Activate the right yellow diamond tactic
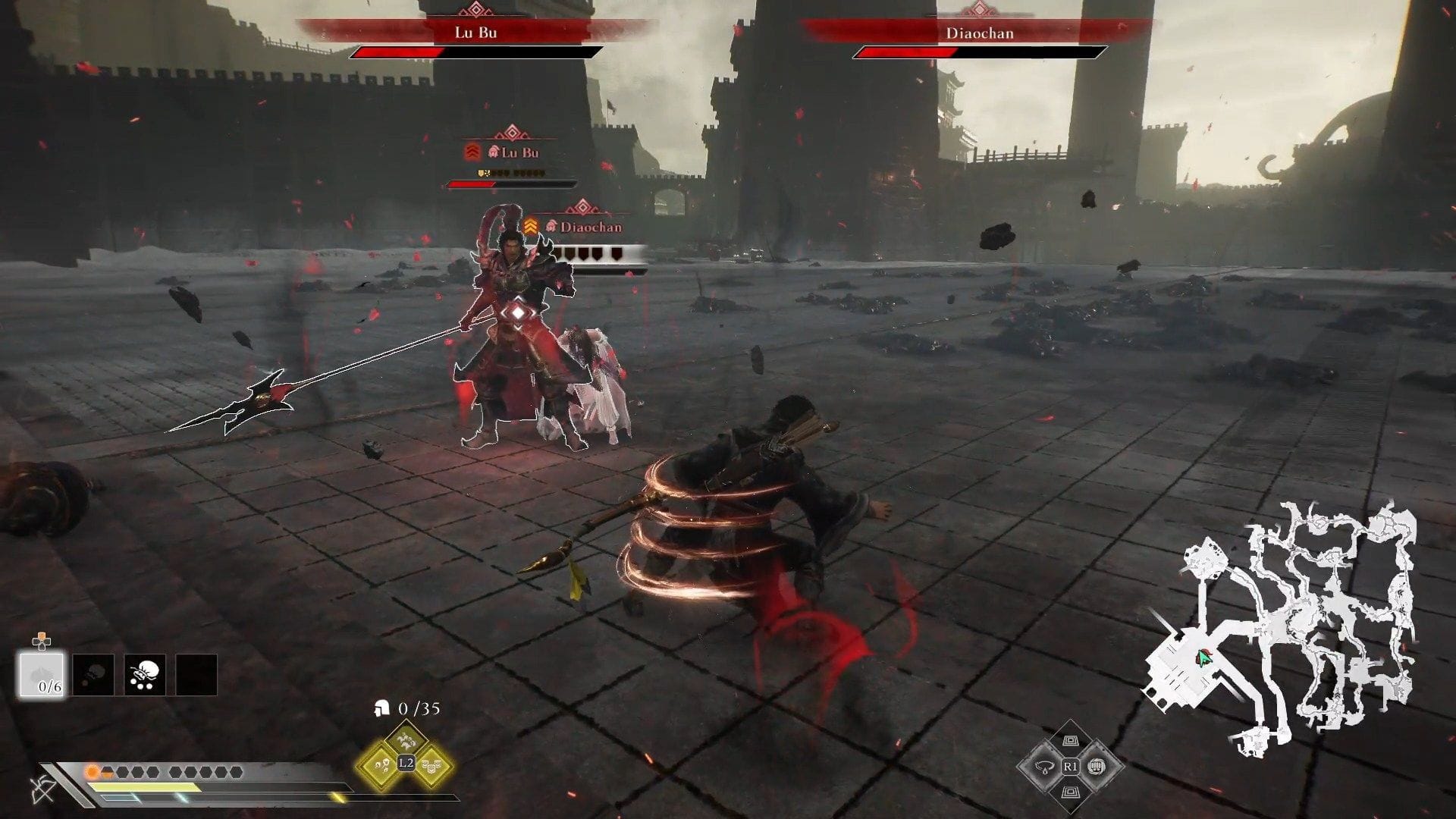 click(431, 764)
